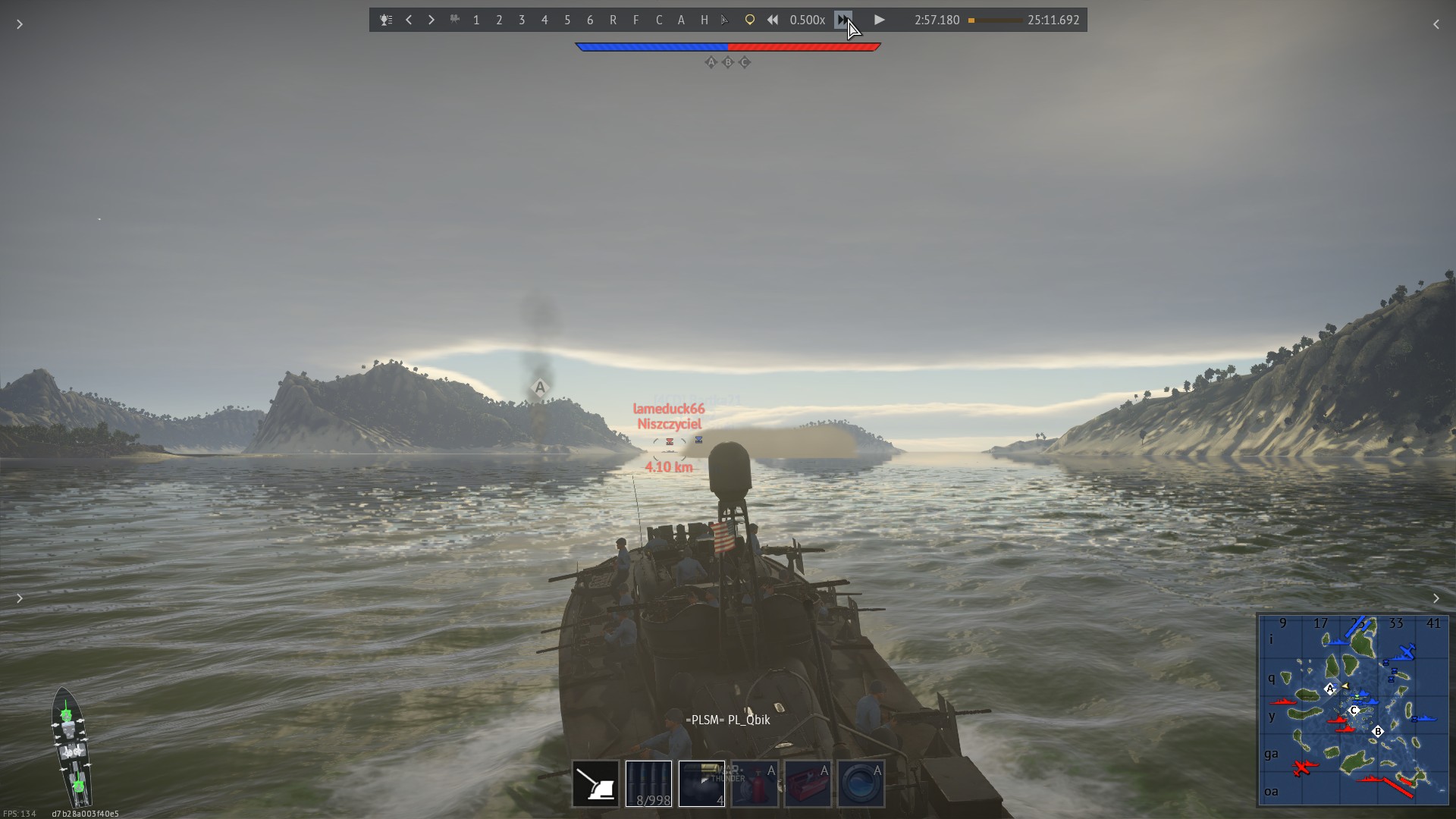Viewport: 1456px width, 819px height.
Task: Choose the F camera mode
Action: point(635,20)
